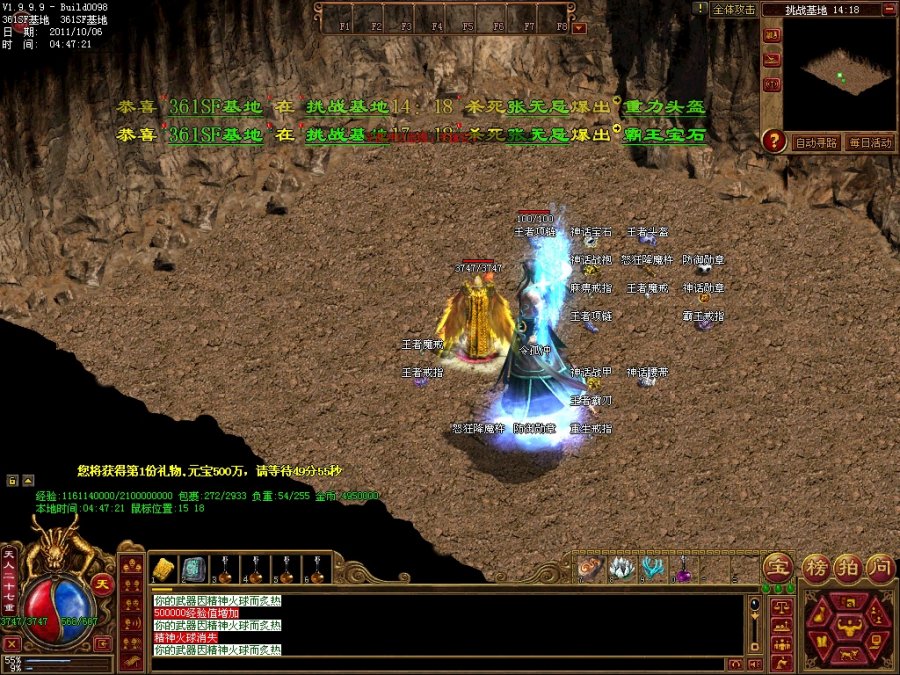Use the purple potion in the hotbar
The width and height of the screenshot is (900, 675).
click(x=684, y=570)
